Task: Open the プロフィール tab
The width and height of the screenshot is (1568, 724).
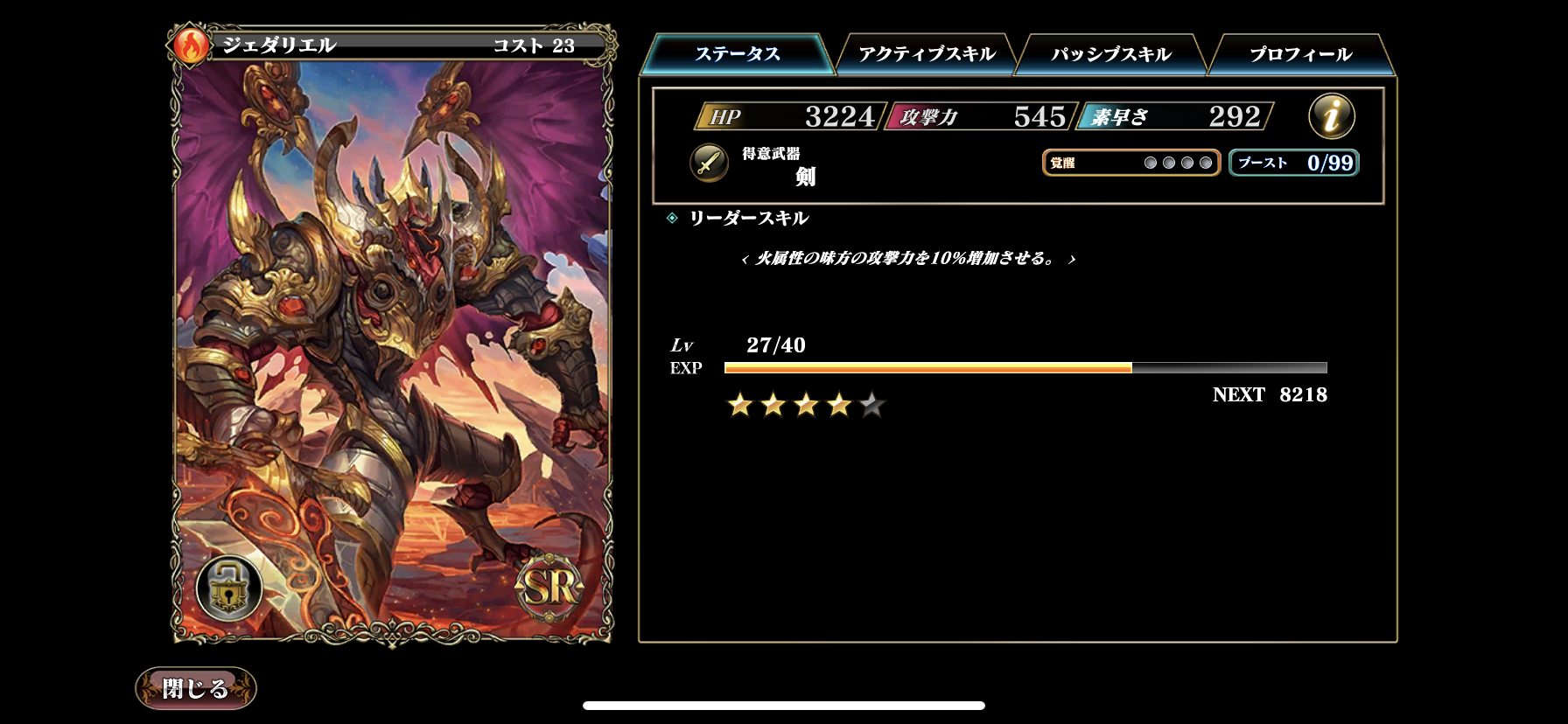Action: click(1298, 53)
